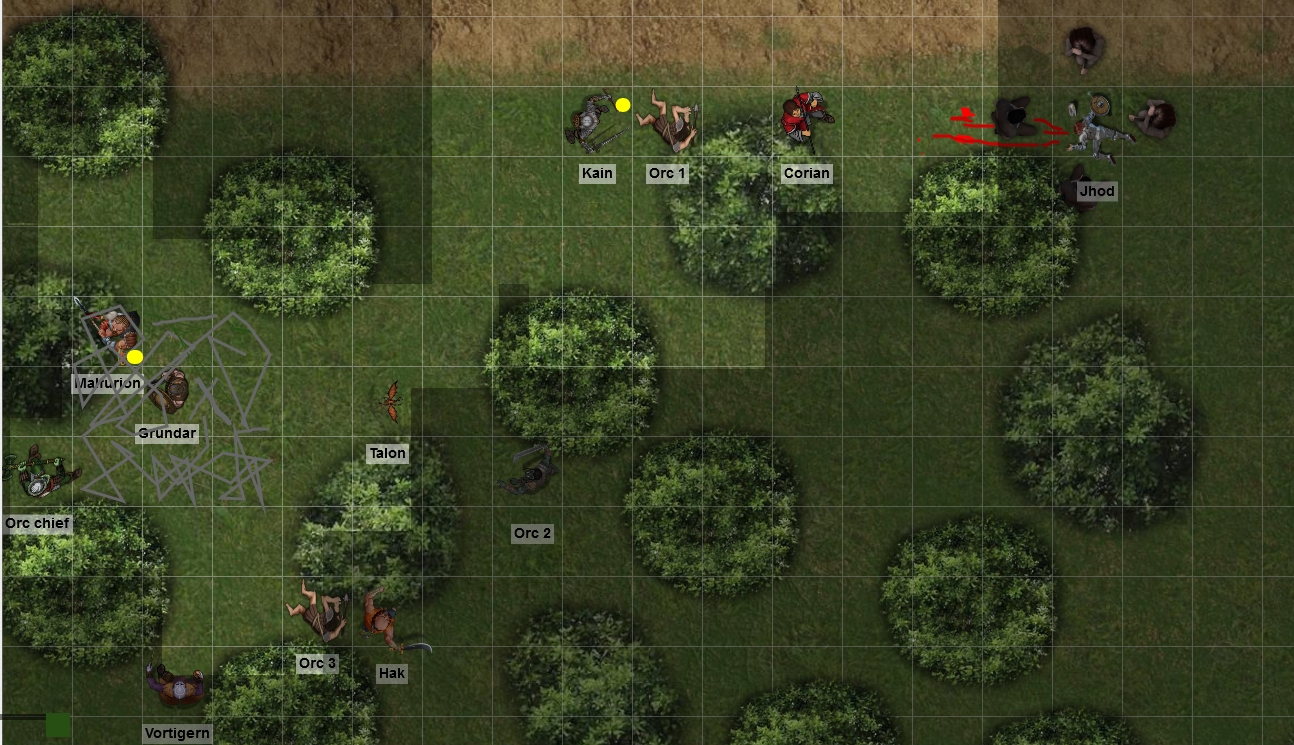Select the Orc chief token
This screenshot has width=1294, height=745.
[x=38, y=474]
